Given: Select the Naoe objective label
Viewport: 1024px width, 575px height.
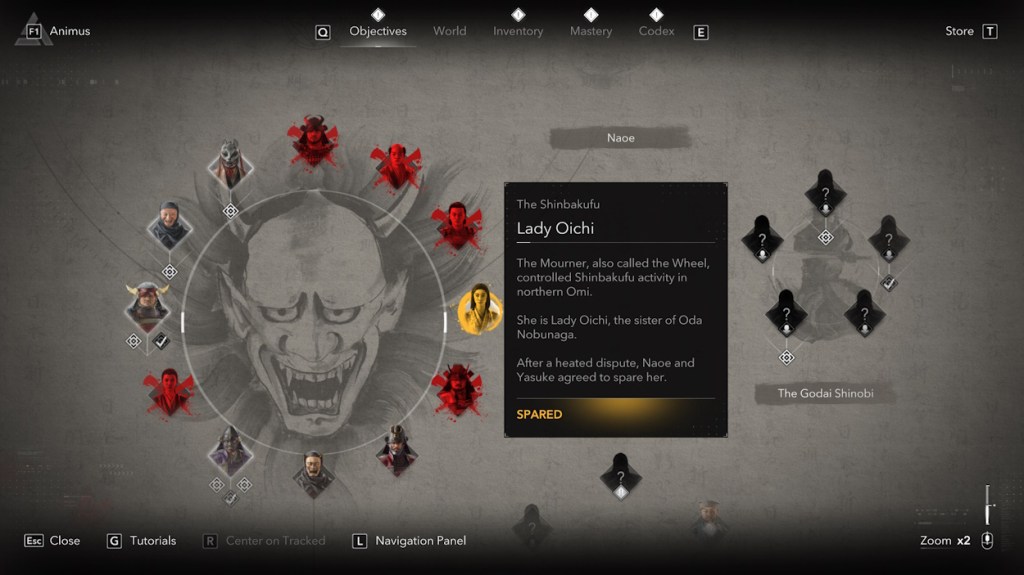Looking at the screenshot, I should click(620, 138).
